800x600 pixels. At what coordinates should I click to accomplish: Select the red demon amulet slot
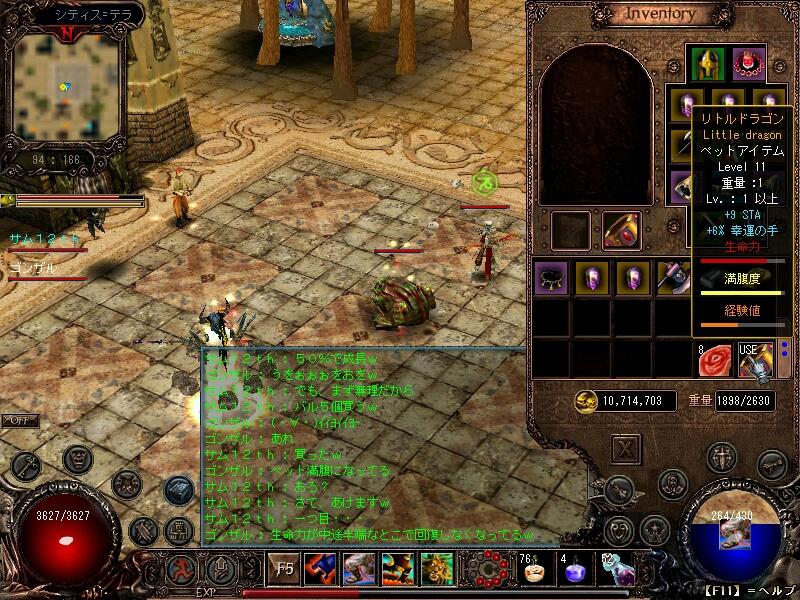tap(748, 63)
